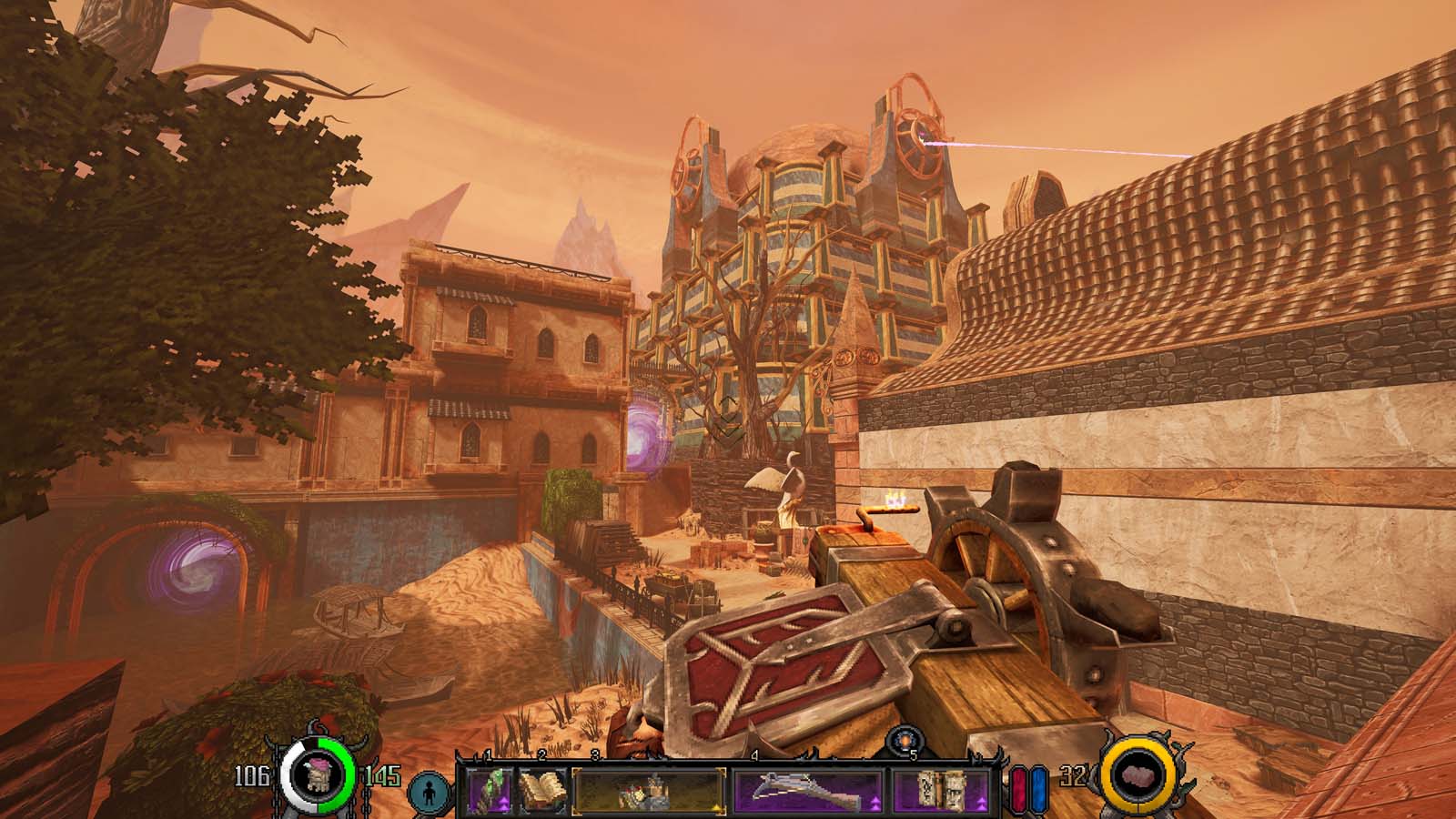Select the spellbook in slot 2
1456x819 pixels.
542,790
